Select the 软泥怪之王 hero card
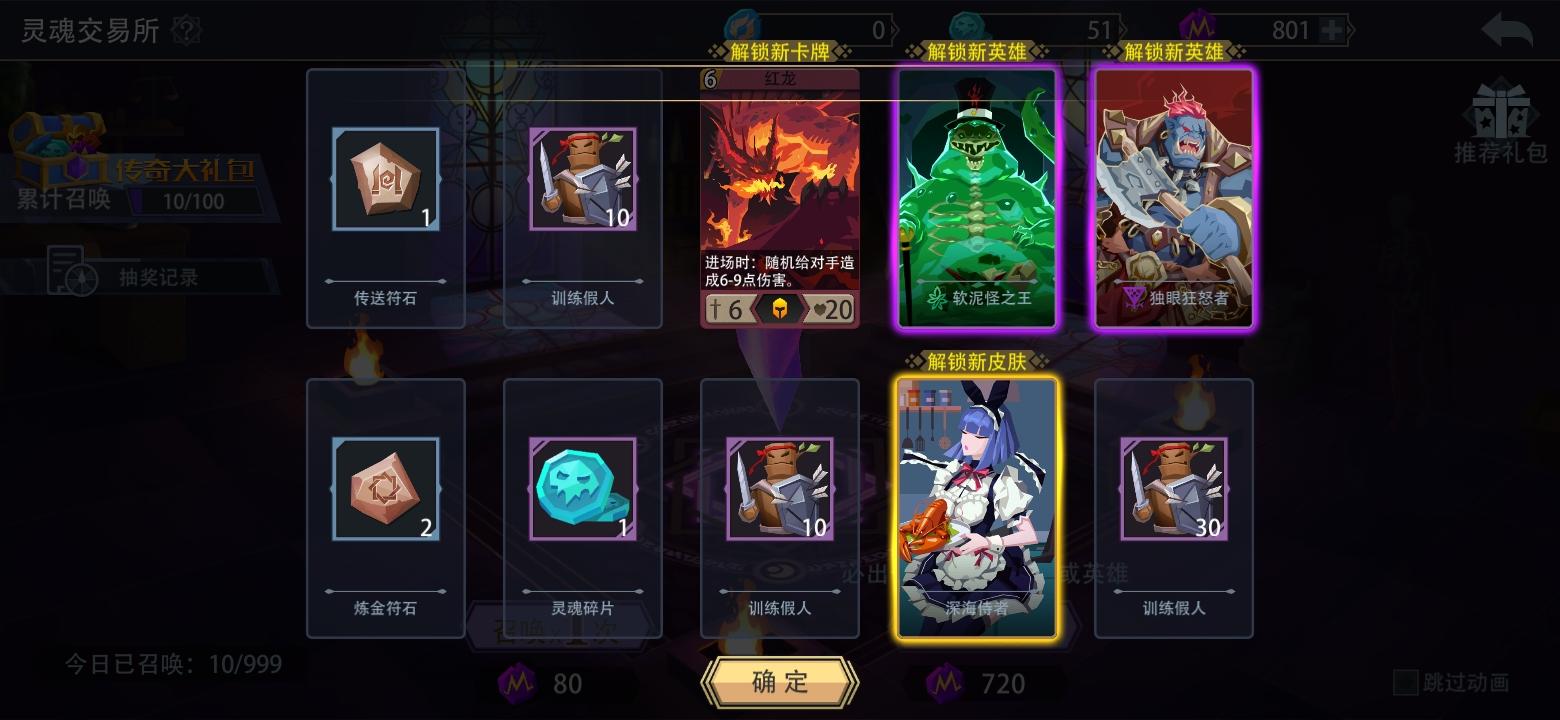 (975, 195)
